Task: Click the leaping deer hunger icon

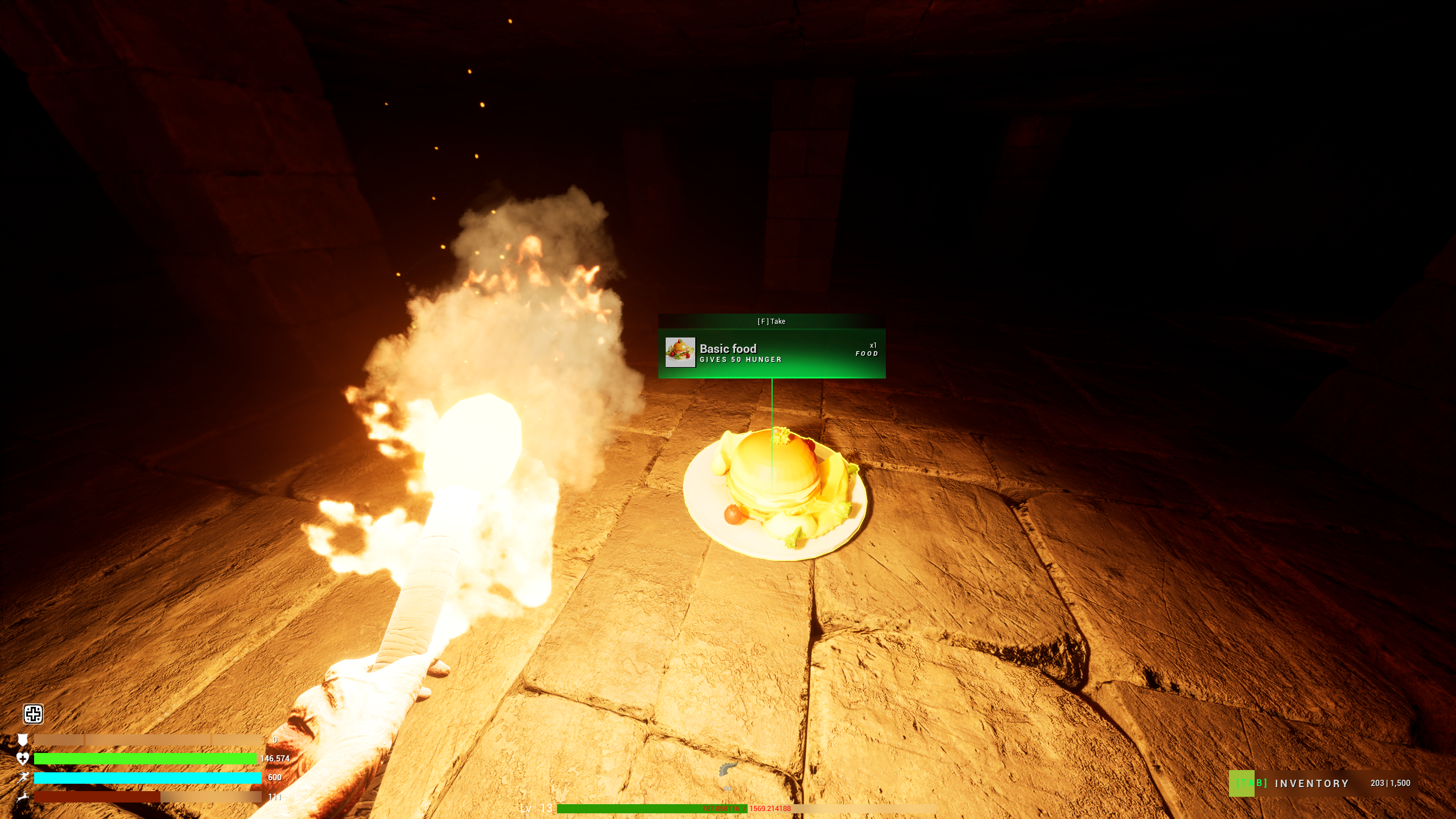Action: [23, 797]
